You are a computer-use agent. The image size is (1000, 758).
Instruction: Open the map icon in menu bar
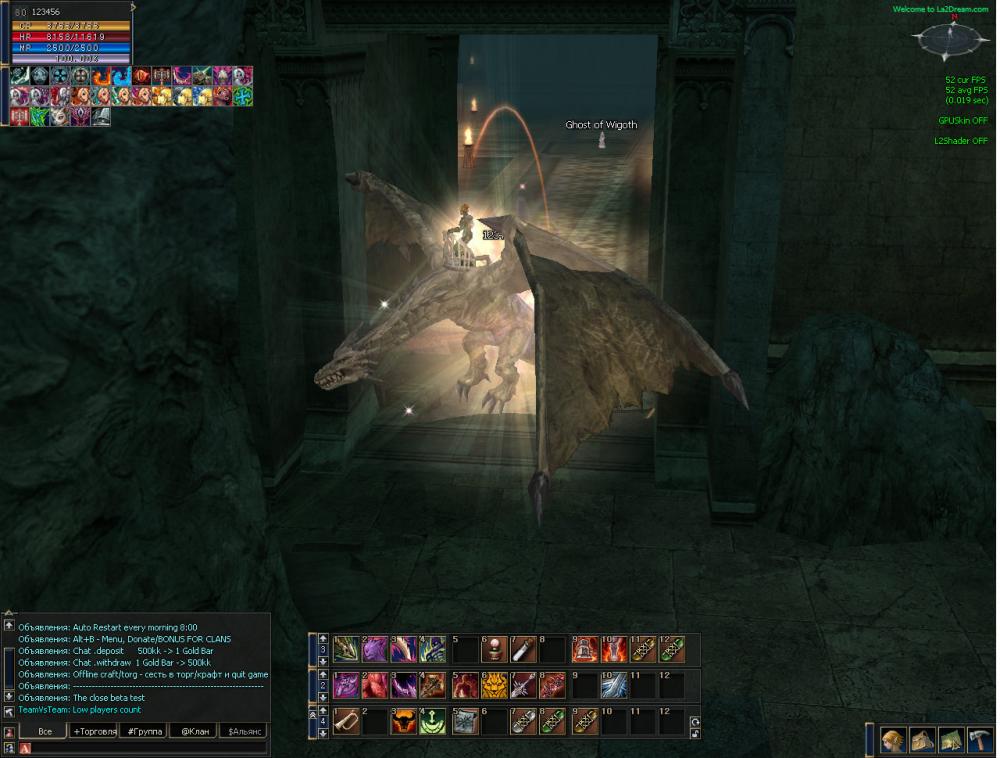(x=951, y=740)
